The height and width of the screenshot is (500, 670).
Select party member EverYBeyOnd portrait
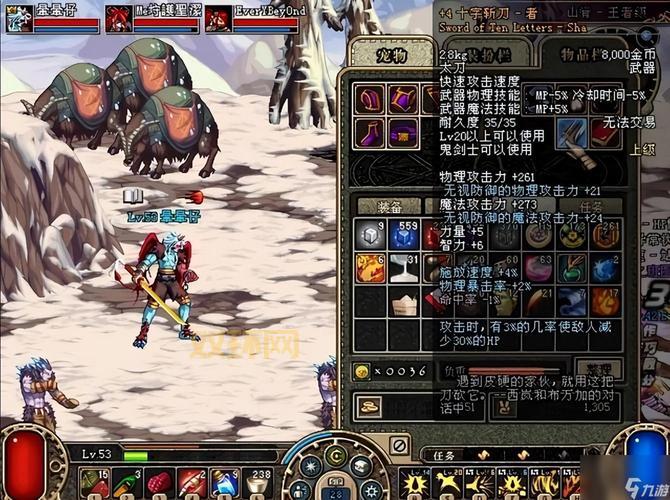pyautogui.click(x=219, y=17)
